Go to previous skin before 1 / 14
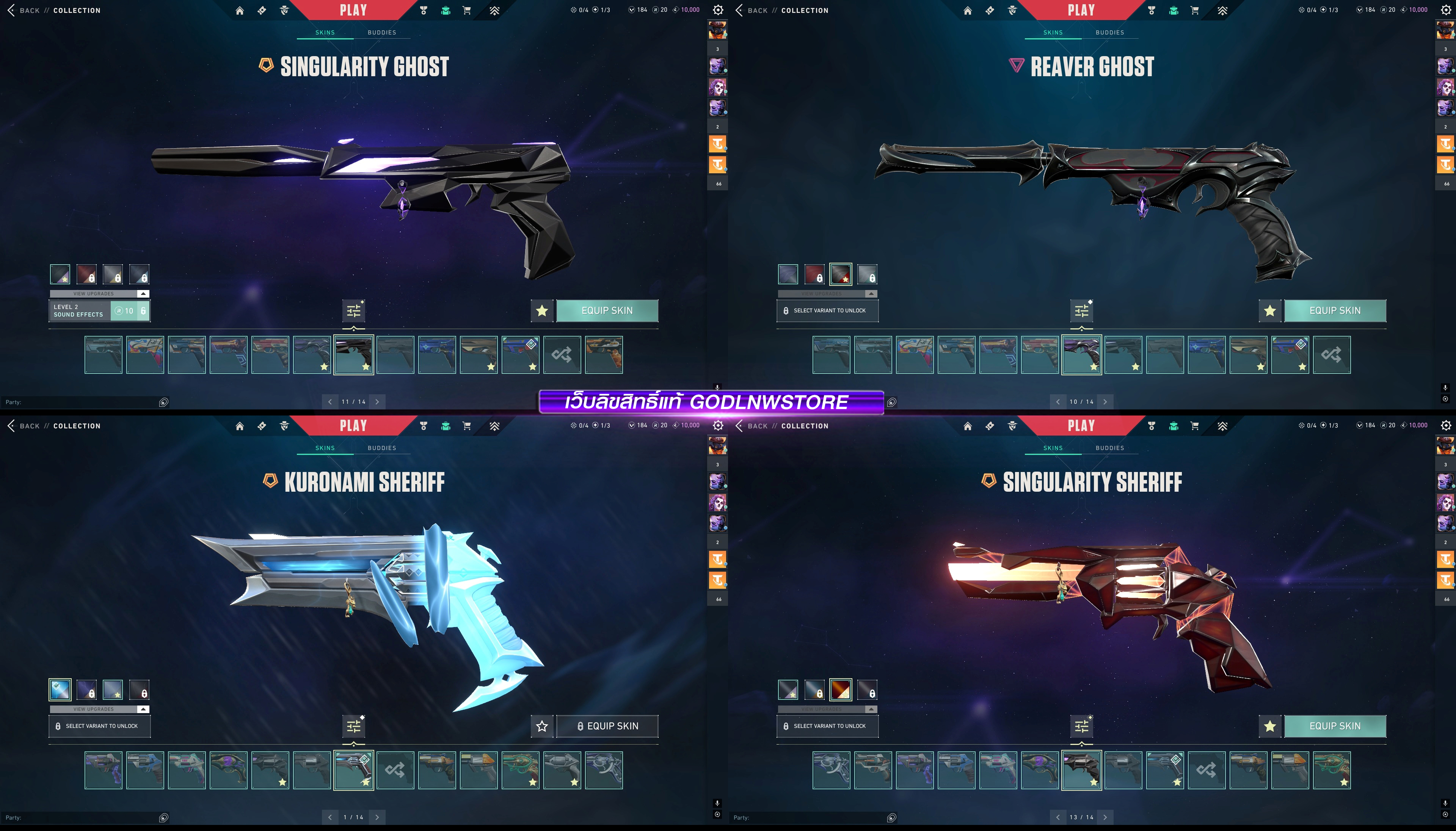This screenshot has width=1456, height=831. (x=330, y=817)
